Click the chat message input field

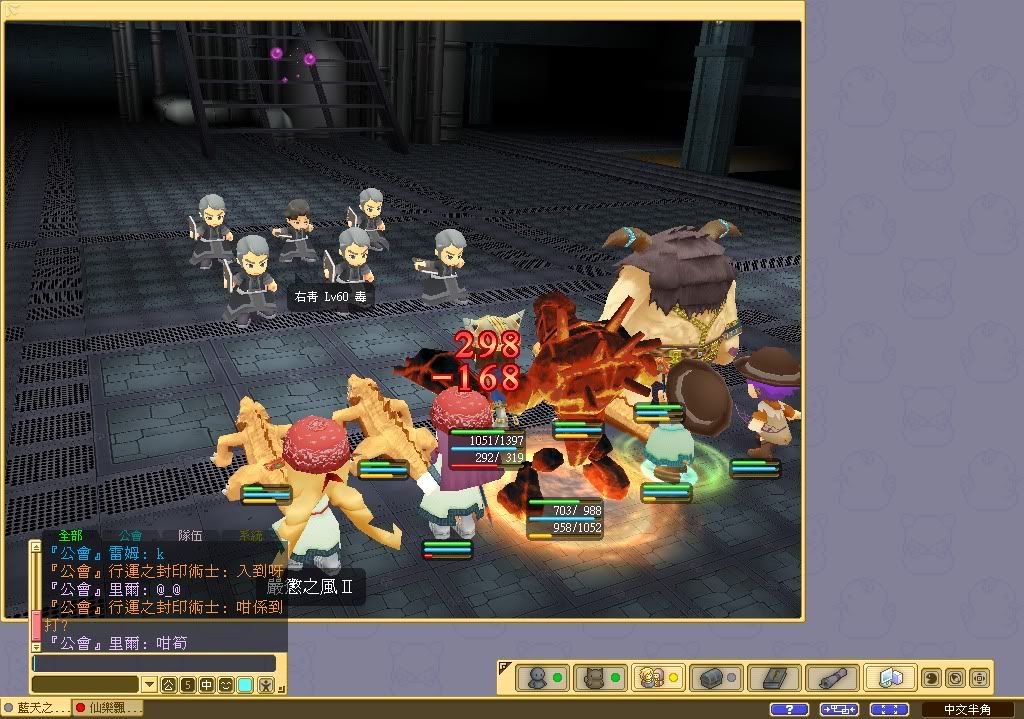153,663
